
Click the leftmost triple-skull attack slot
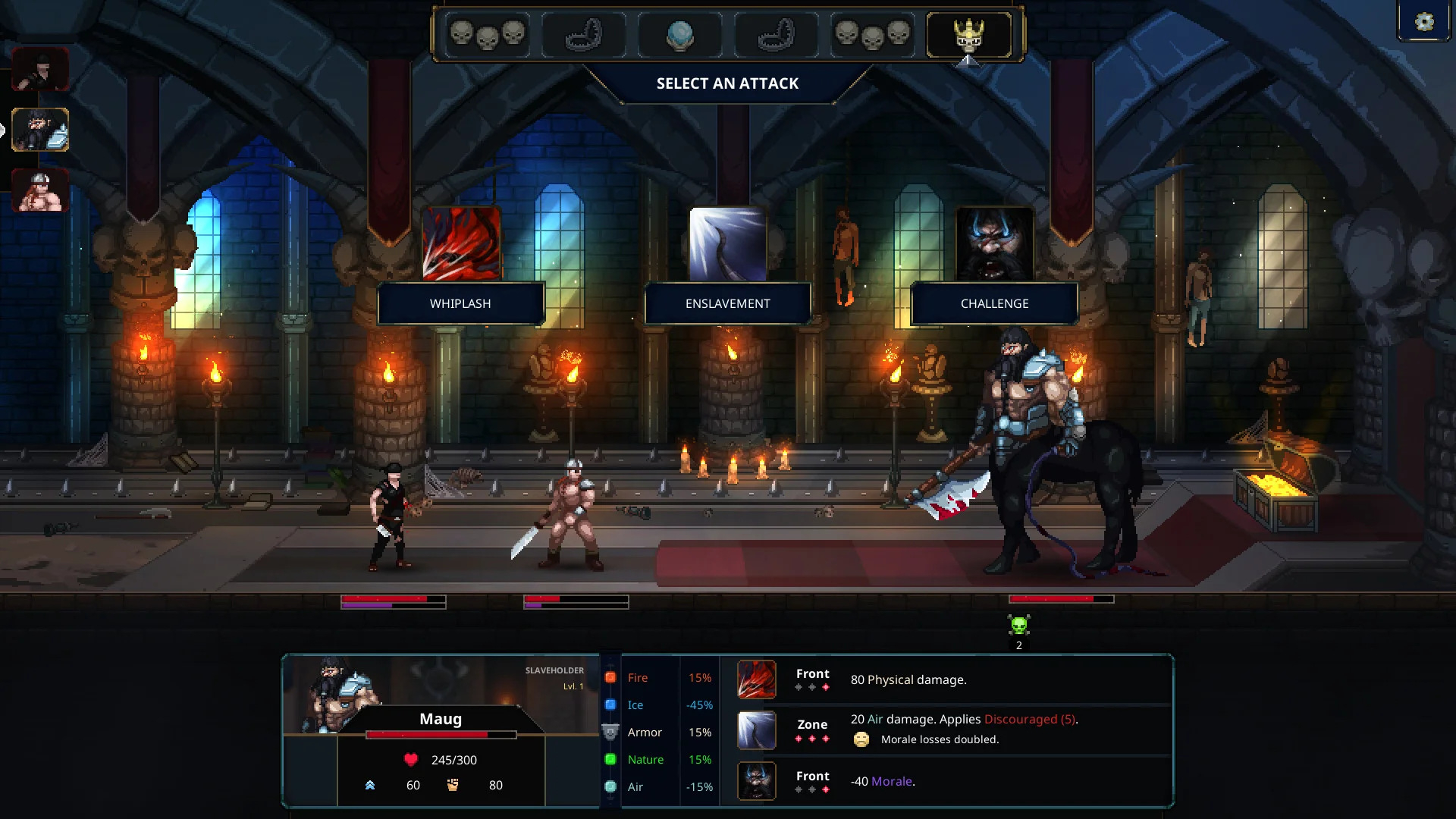488,34
